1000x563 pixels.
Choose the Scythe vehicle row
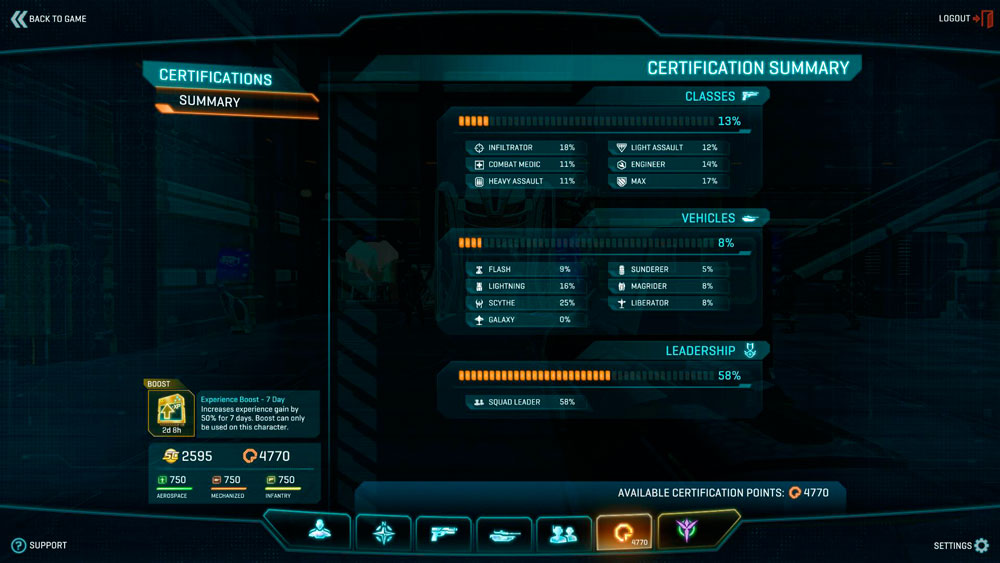(x=522, y=303)
